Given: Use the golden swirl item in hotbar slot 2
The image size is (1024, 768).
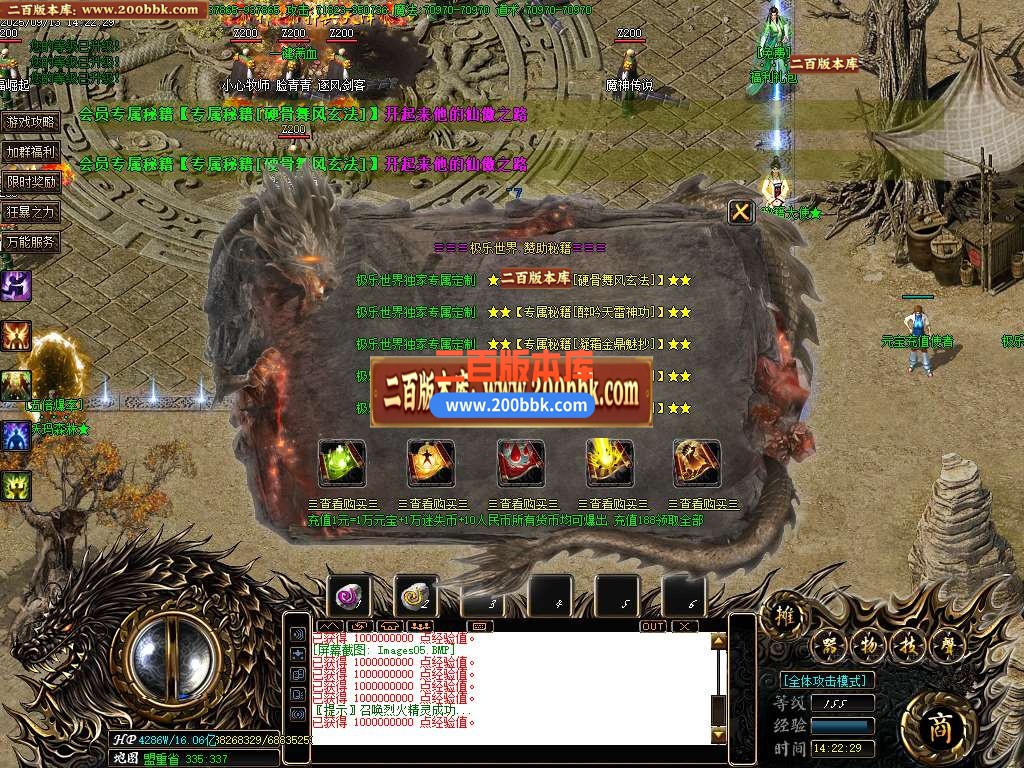Looking at the screenshot, I should click(x=415, y=597).
